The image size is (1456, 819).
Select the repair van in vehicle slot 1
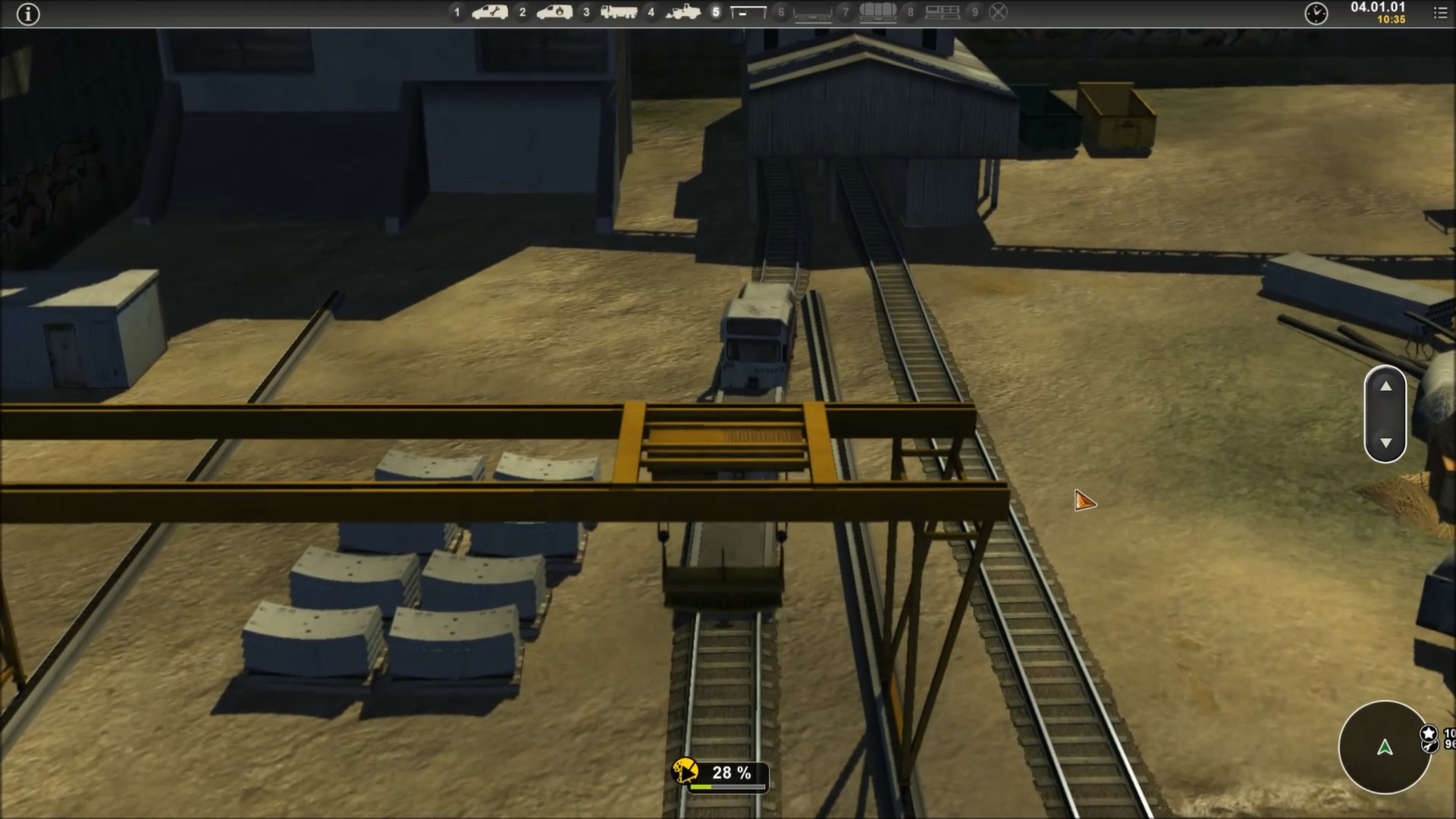pyautogui.click(x=490, y=12)
